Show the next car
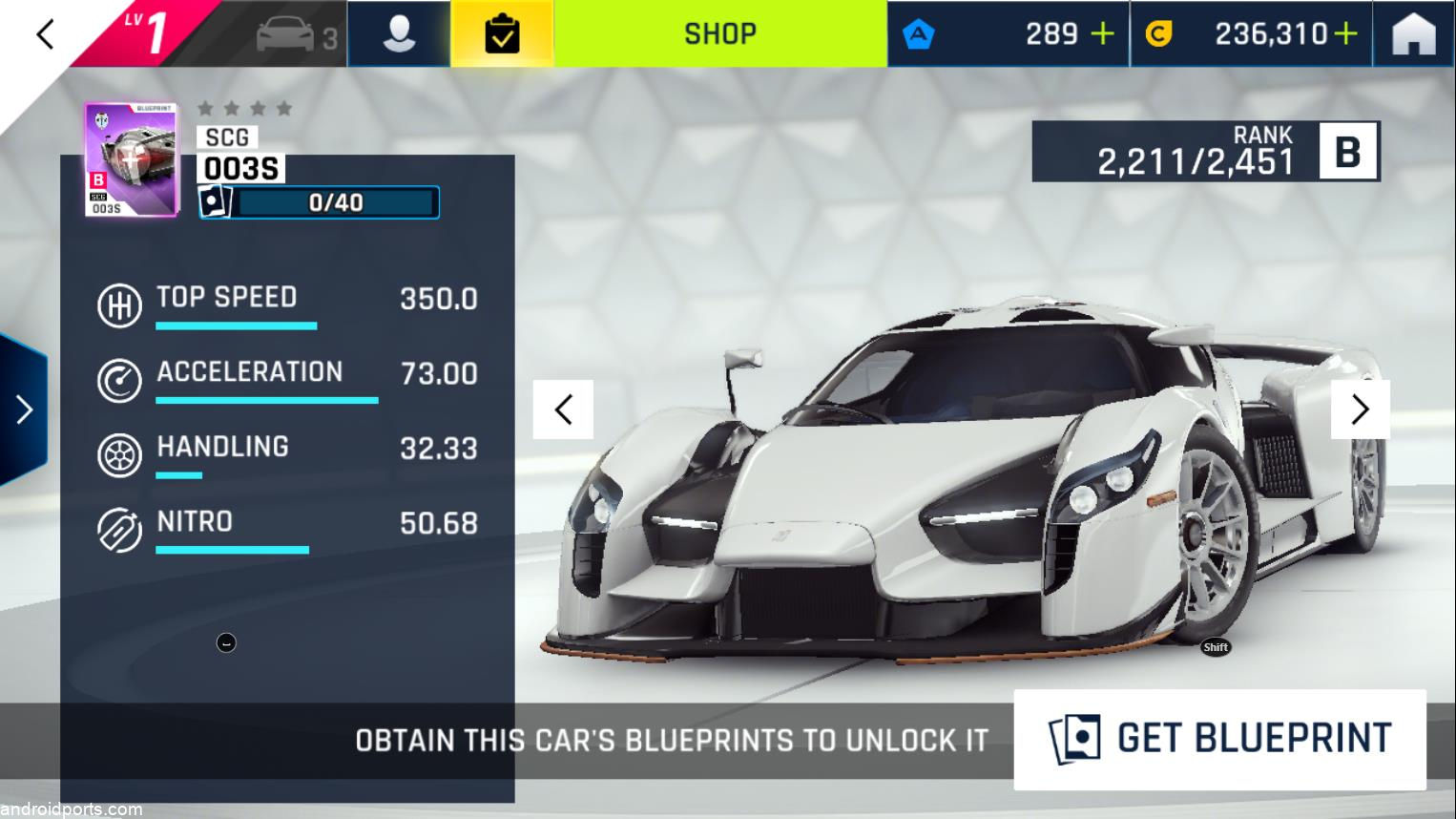1456x819 pixels. click(1360, 409)
